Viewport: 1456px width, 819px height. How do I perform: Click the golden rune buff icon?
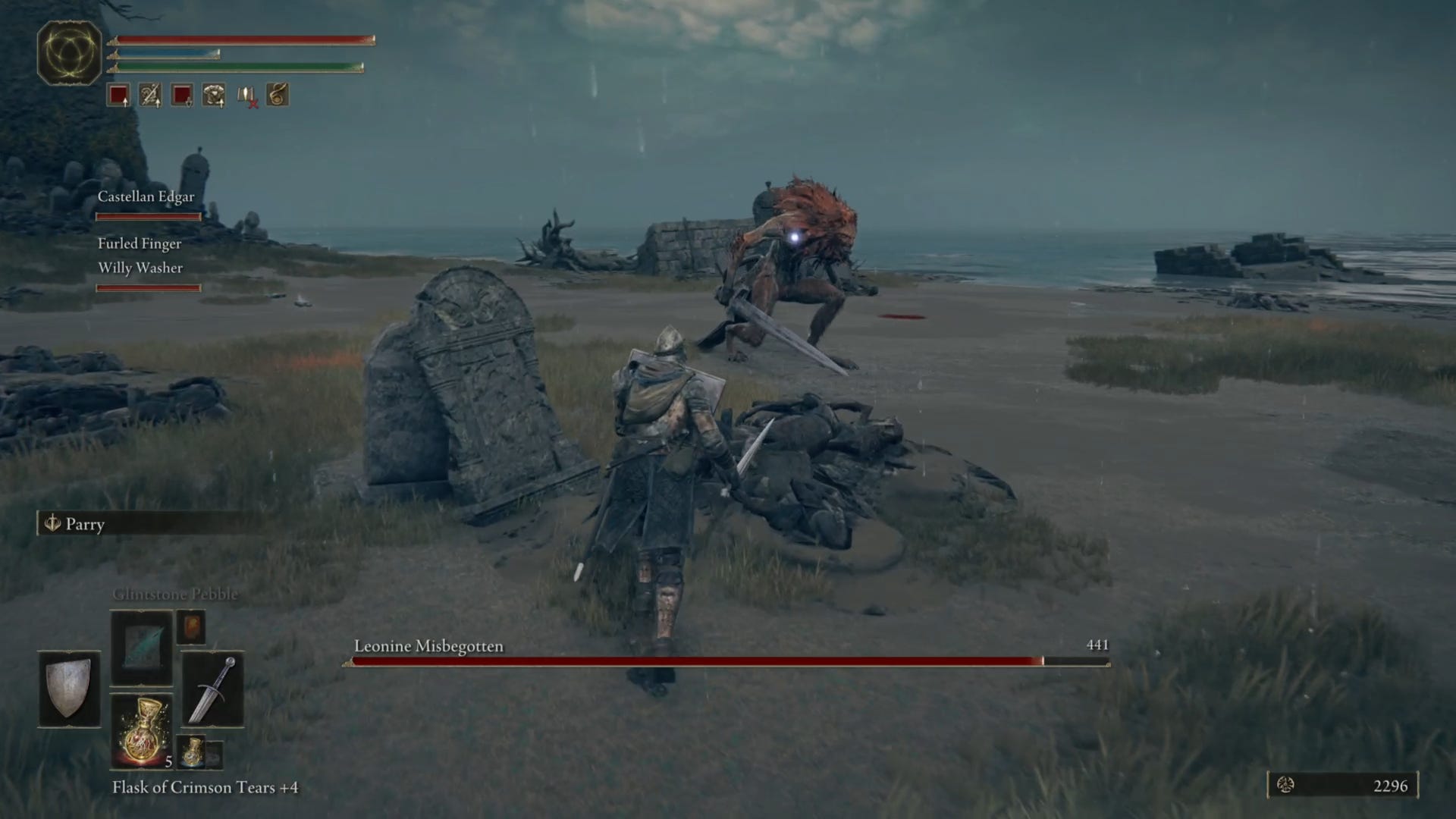coord(278,95)
